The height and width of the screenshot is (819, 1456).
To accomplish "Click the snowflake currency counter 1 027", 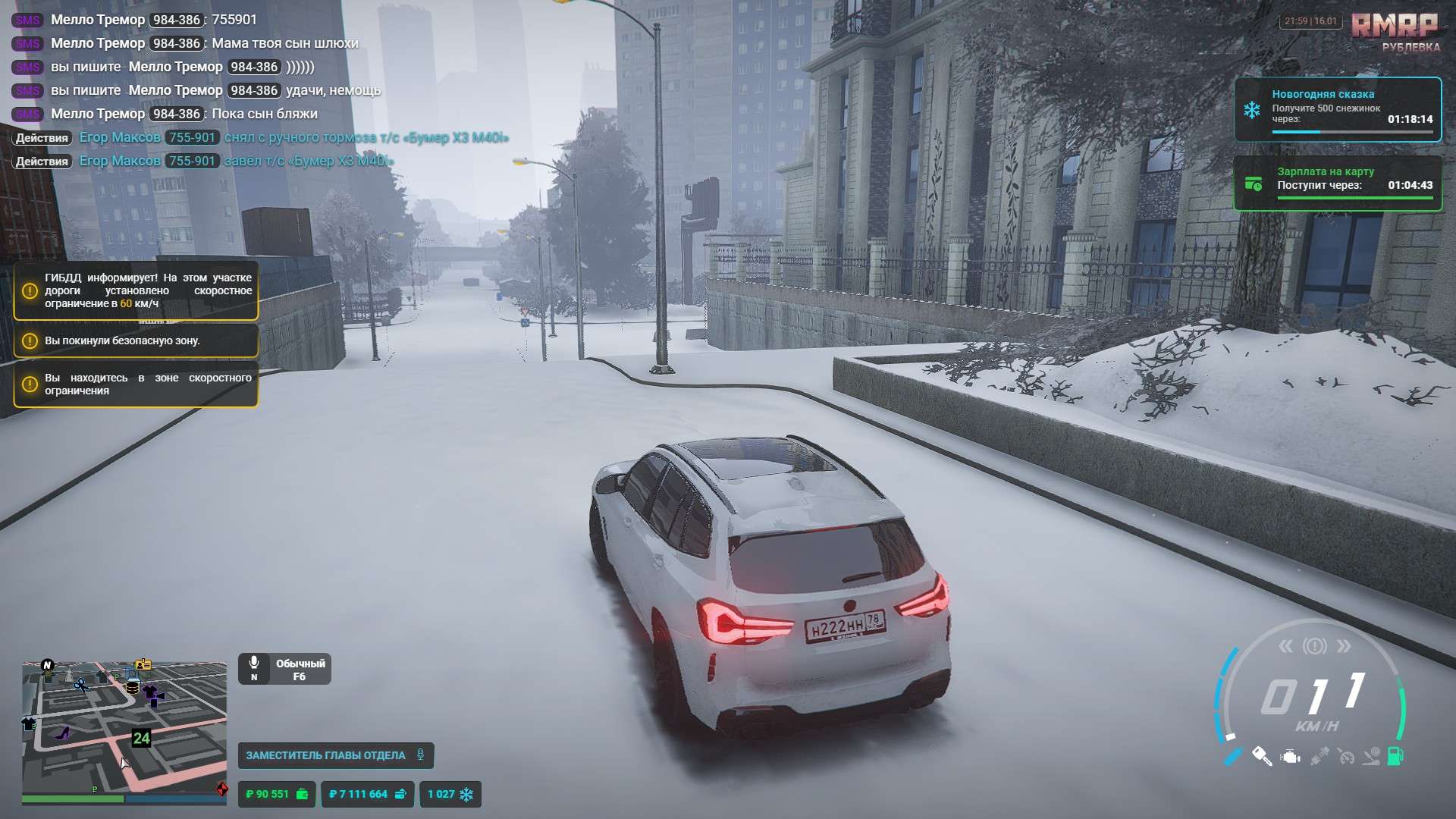I will (450, 794).
